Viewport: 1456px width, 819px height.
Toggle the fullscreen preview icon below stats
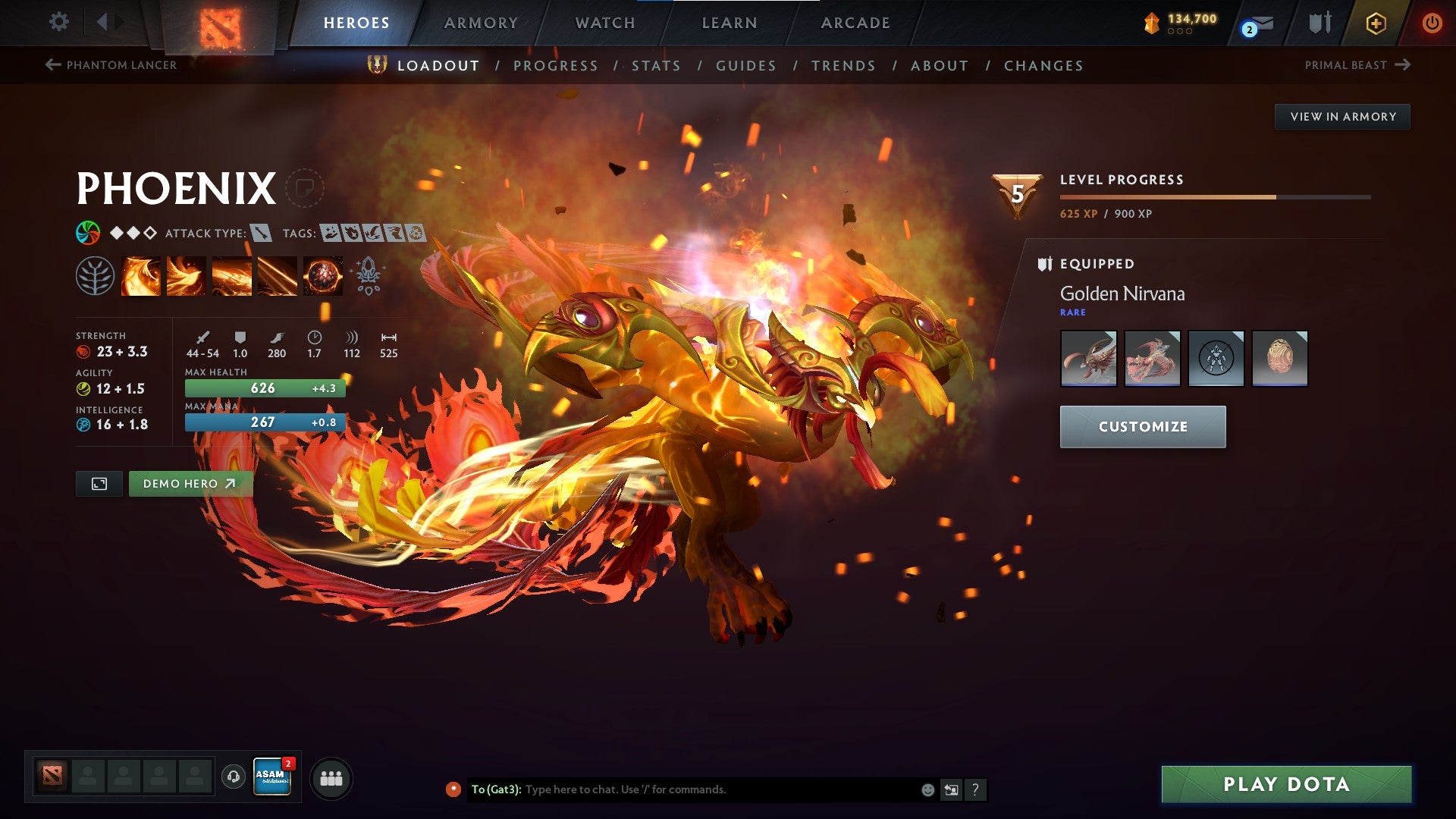pos(100,483)
